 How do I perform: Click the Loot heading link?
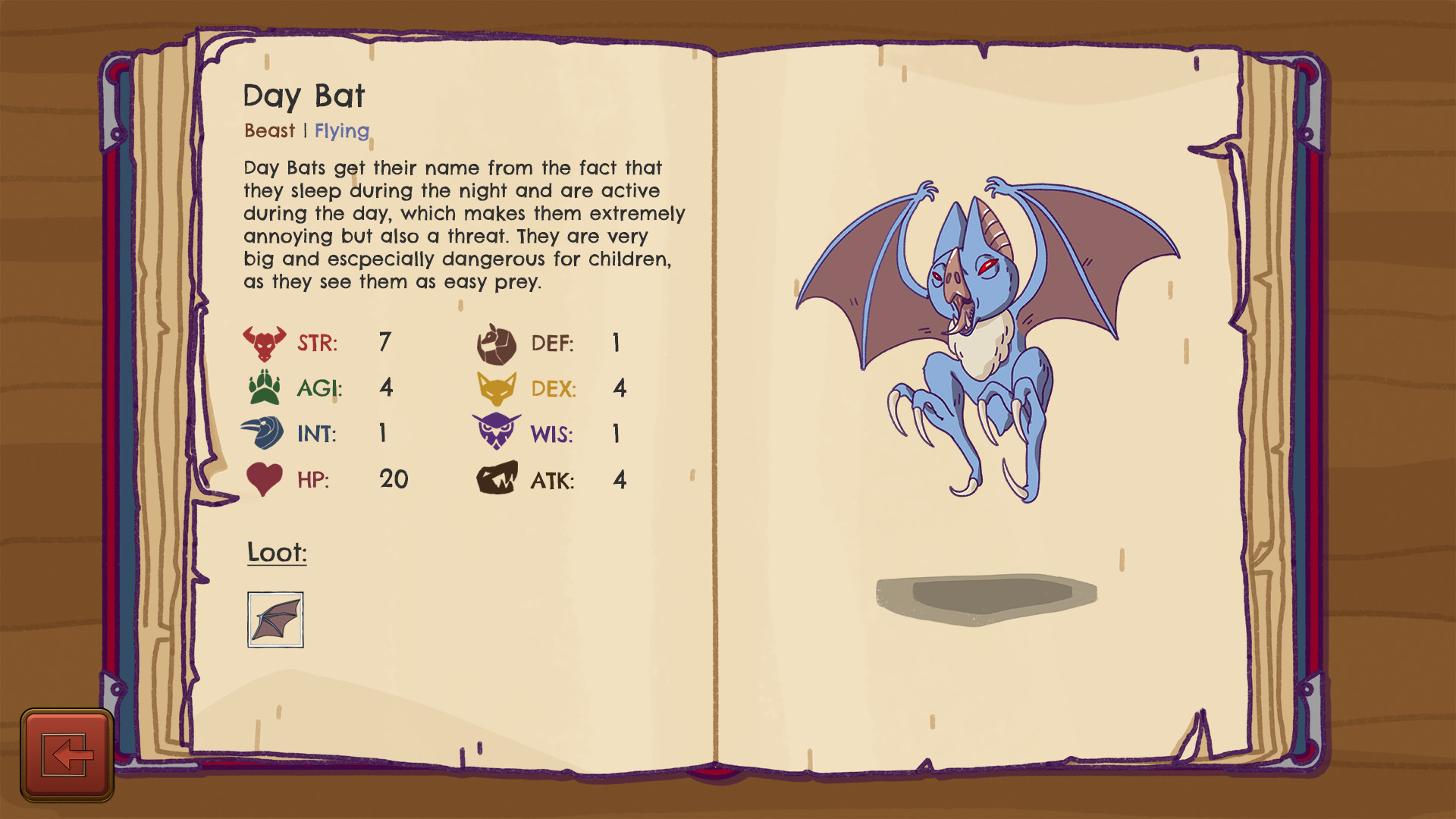coord(276,553)
